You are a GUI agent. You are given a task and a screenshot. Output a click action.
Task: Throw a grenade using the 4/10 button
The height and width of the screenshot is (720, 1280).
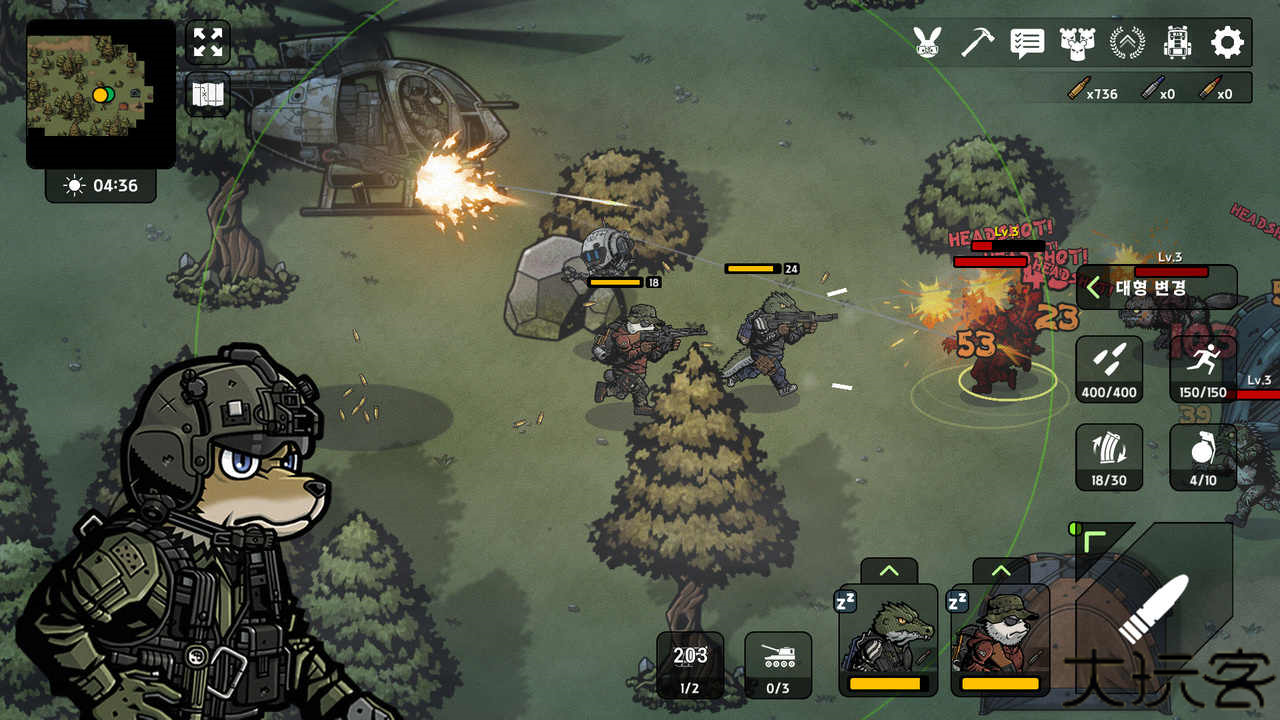tap(1203, 457)
